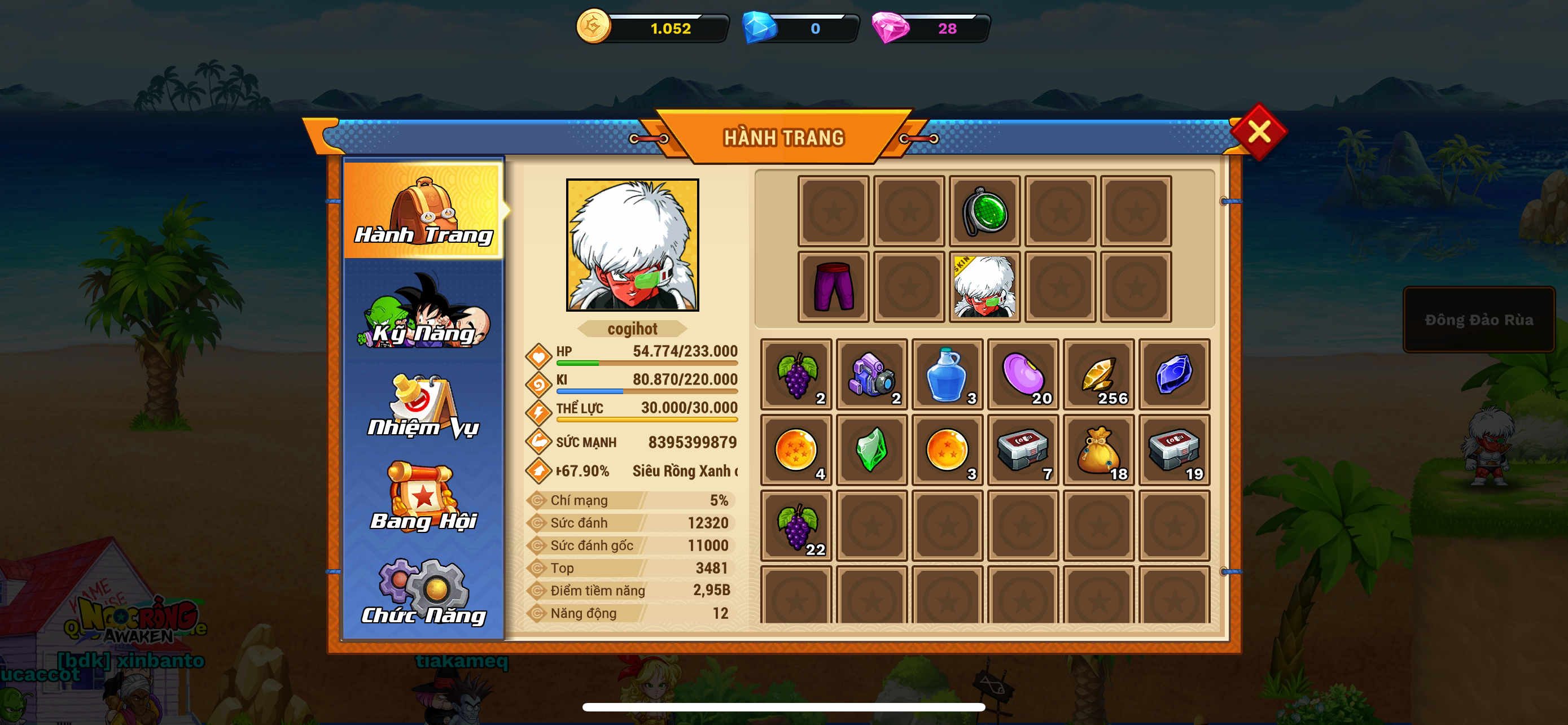This screenshot has height=725, width=1568.
Task: Select the green emerald crystal
Action: [871, 450]
